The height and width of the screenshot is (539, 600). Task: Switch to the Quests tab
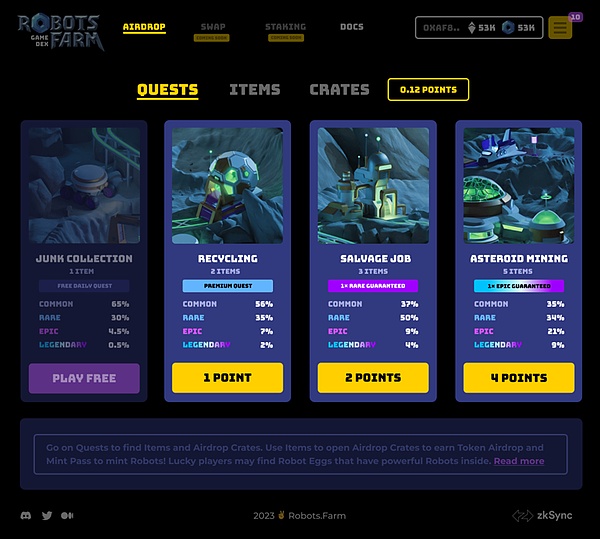click(167, 89)
